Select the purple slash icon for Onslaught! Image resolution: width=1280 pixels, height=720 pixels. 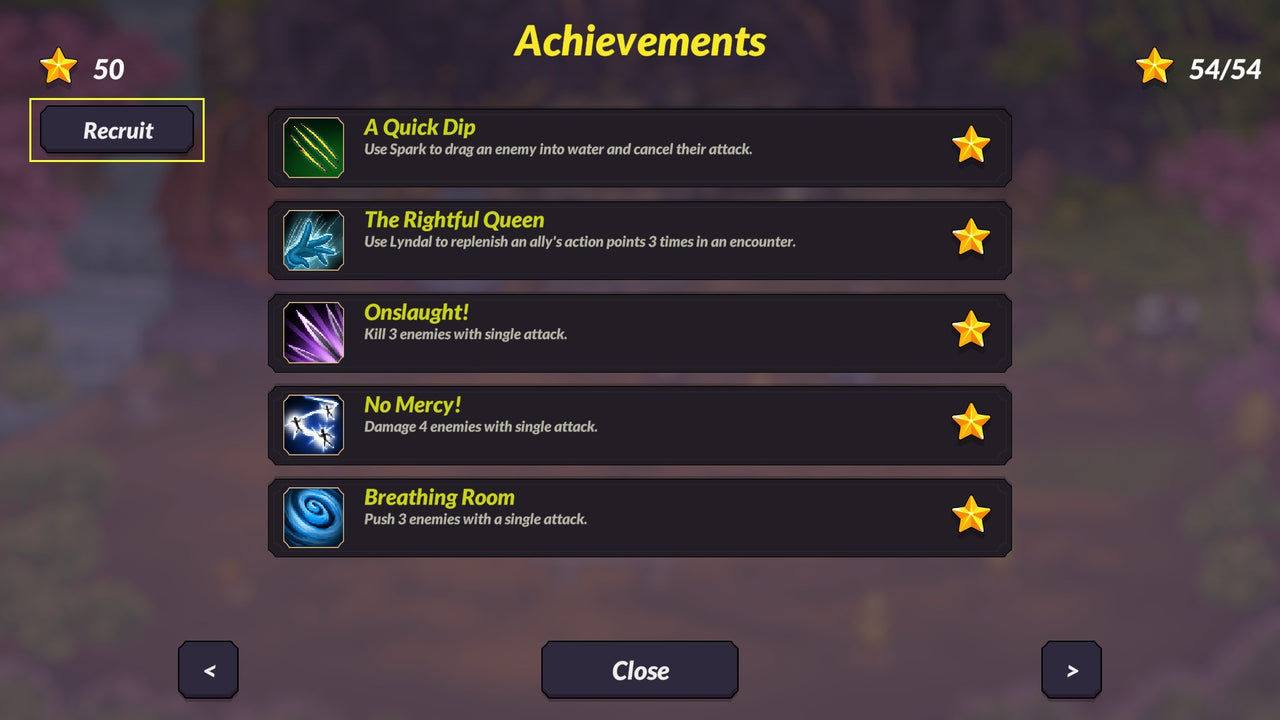click(313, 332)
